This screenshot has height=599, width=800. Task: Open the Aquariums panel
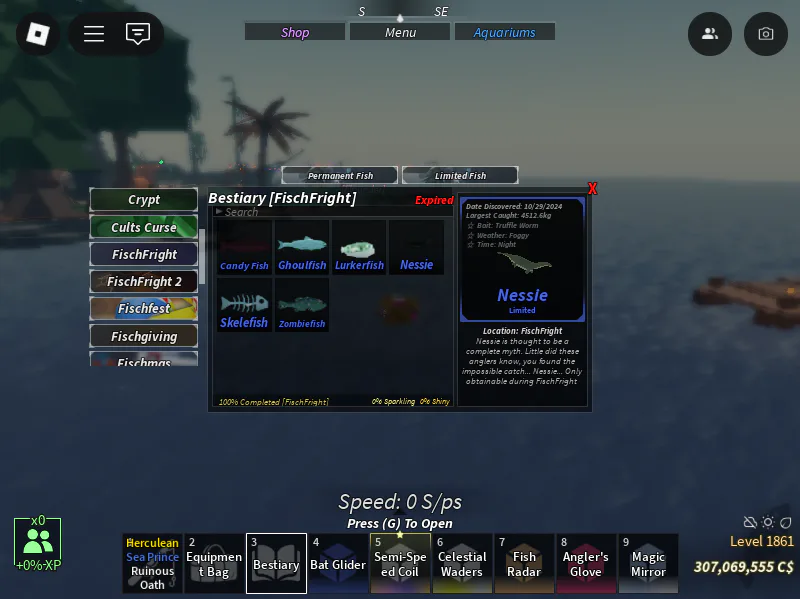coord(504,32)
